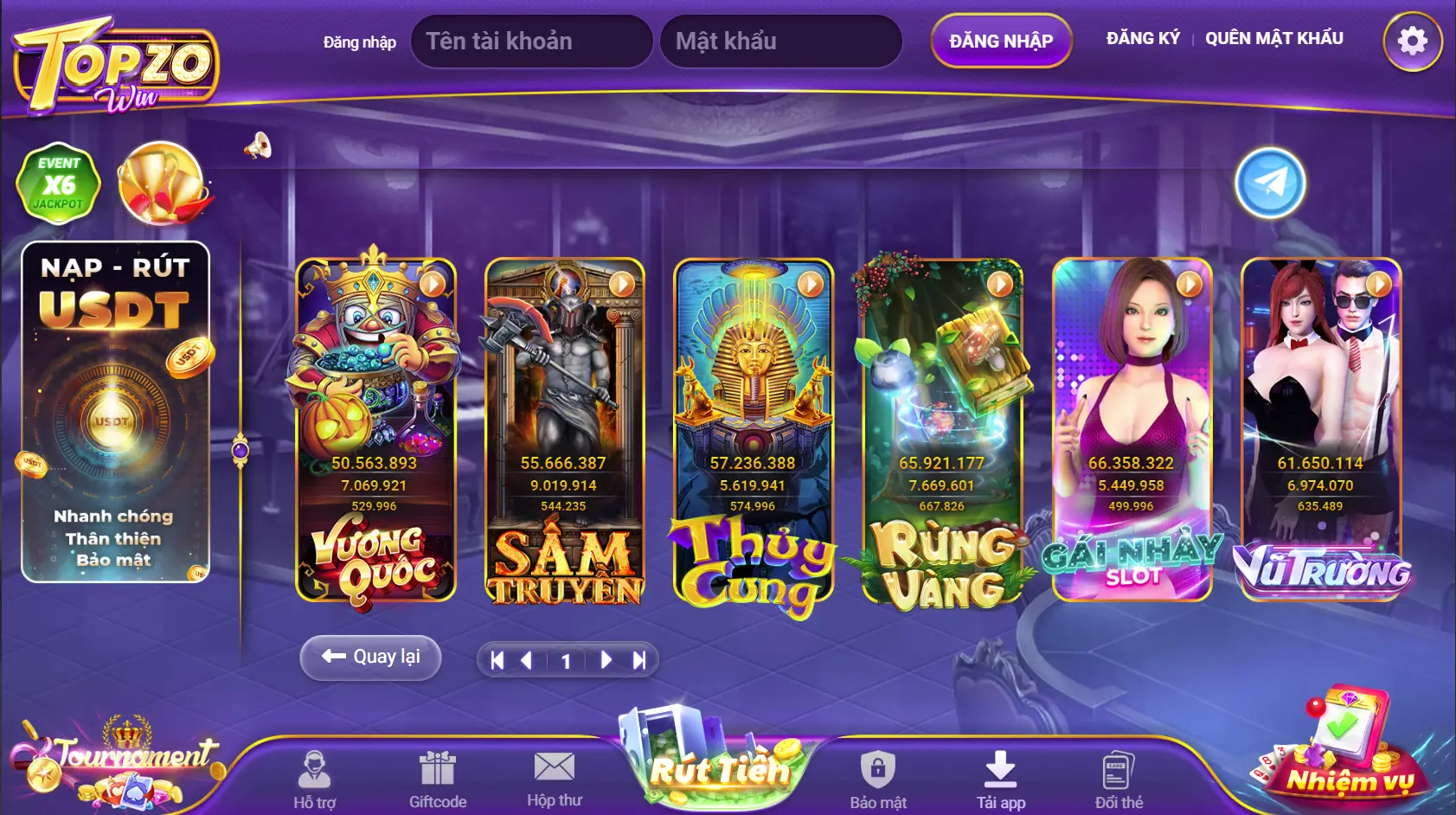Click the Tên tài khoản username field
This screenshot has width=1456, height=815.
coord(531,41)
